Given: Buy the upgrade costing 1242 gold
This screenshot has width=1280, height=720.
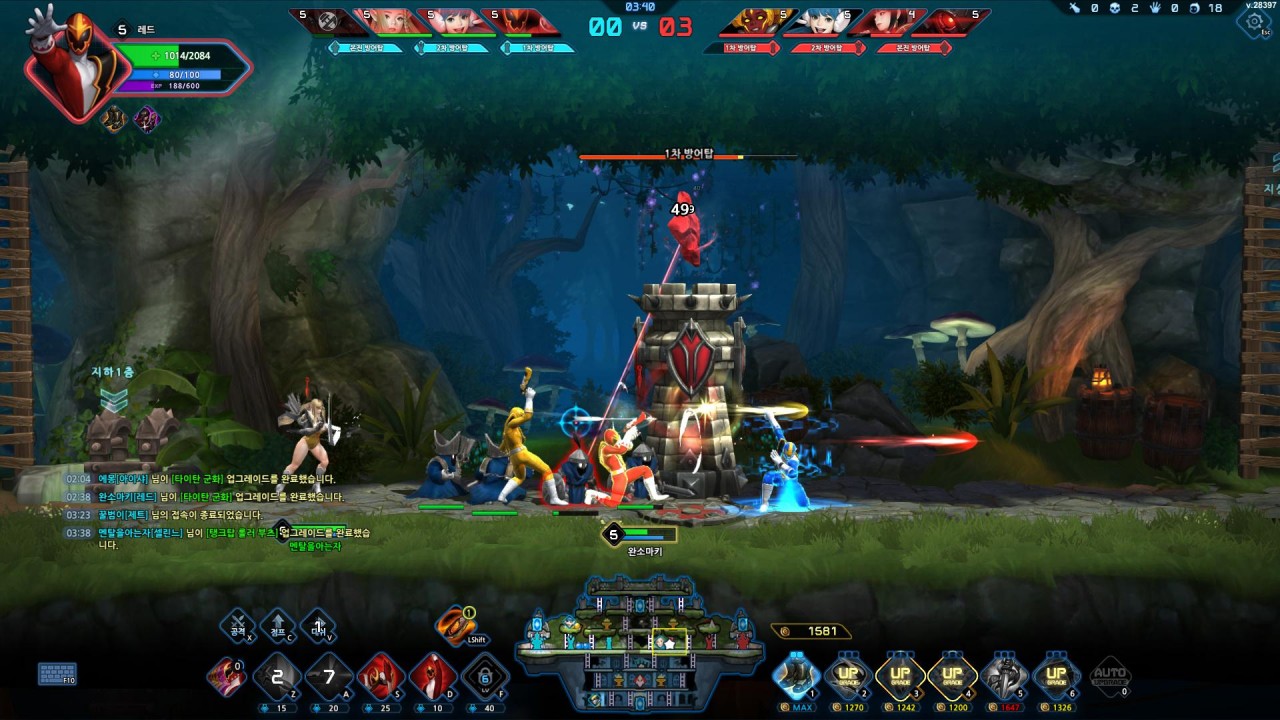Looking at the screenshot, I should pyautogui.click(x=901, y=677).
